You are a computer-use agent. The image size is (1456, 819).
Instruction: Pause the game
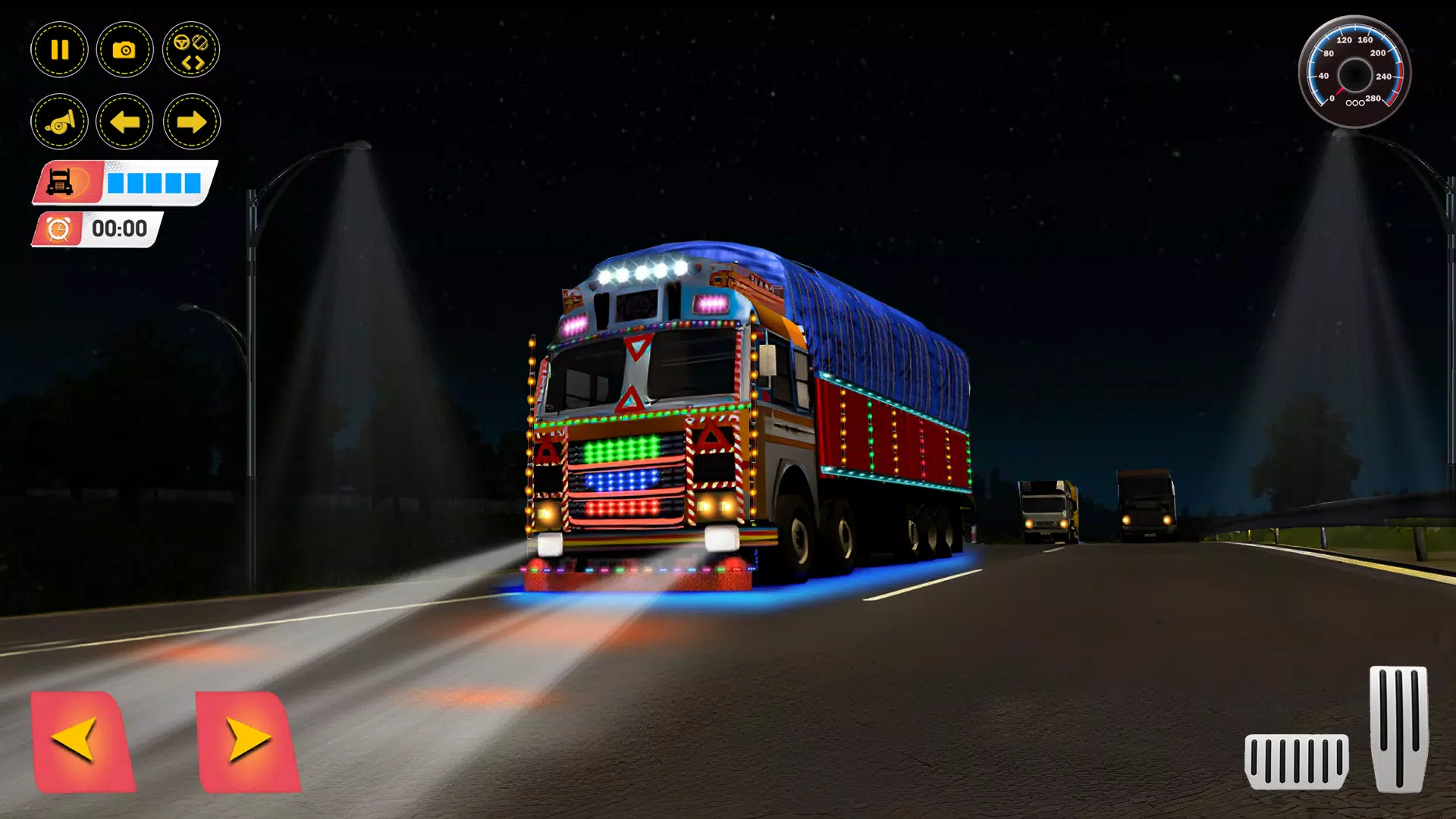coord(59,49)
